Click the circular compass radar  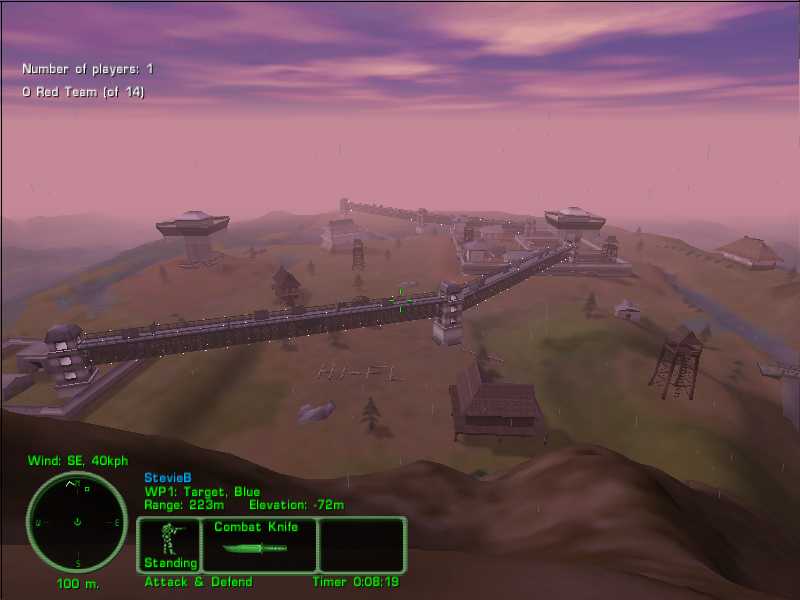point(77,522)
